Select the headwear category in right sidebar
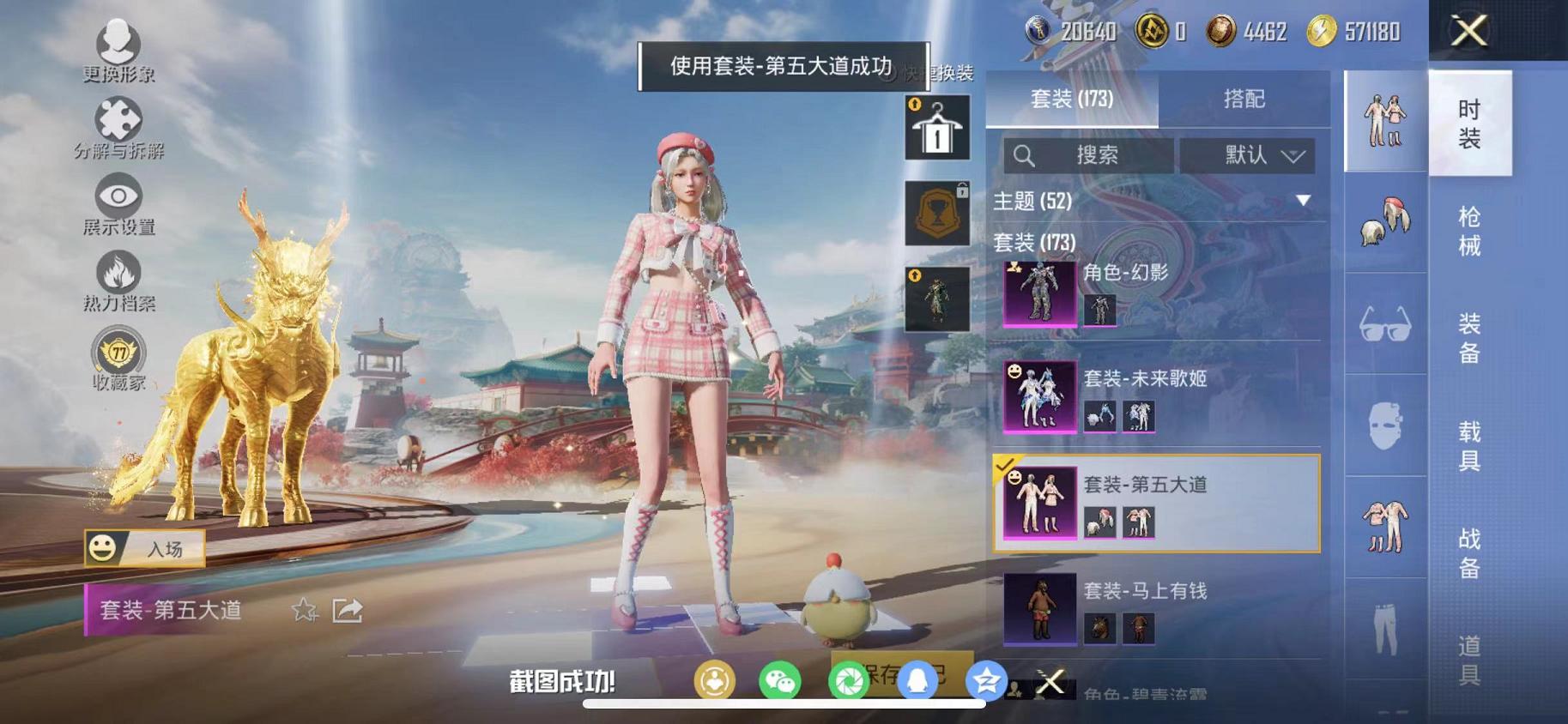This screenshot has height=724, width=1568. [1384, 222]
